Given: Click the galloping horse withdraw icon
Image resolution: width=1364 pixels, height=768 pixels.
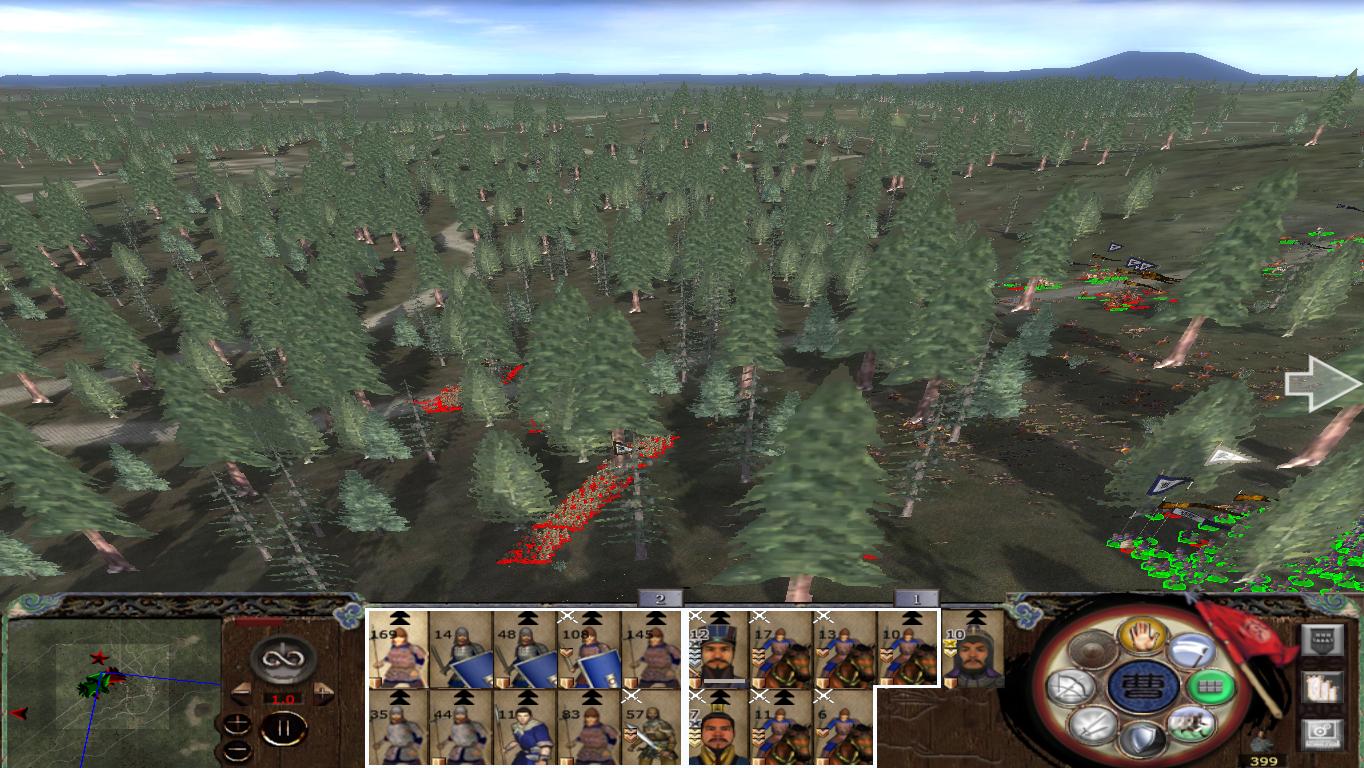Looking at the screenshot, I should [x=1192, y=724].
